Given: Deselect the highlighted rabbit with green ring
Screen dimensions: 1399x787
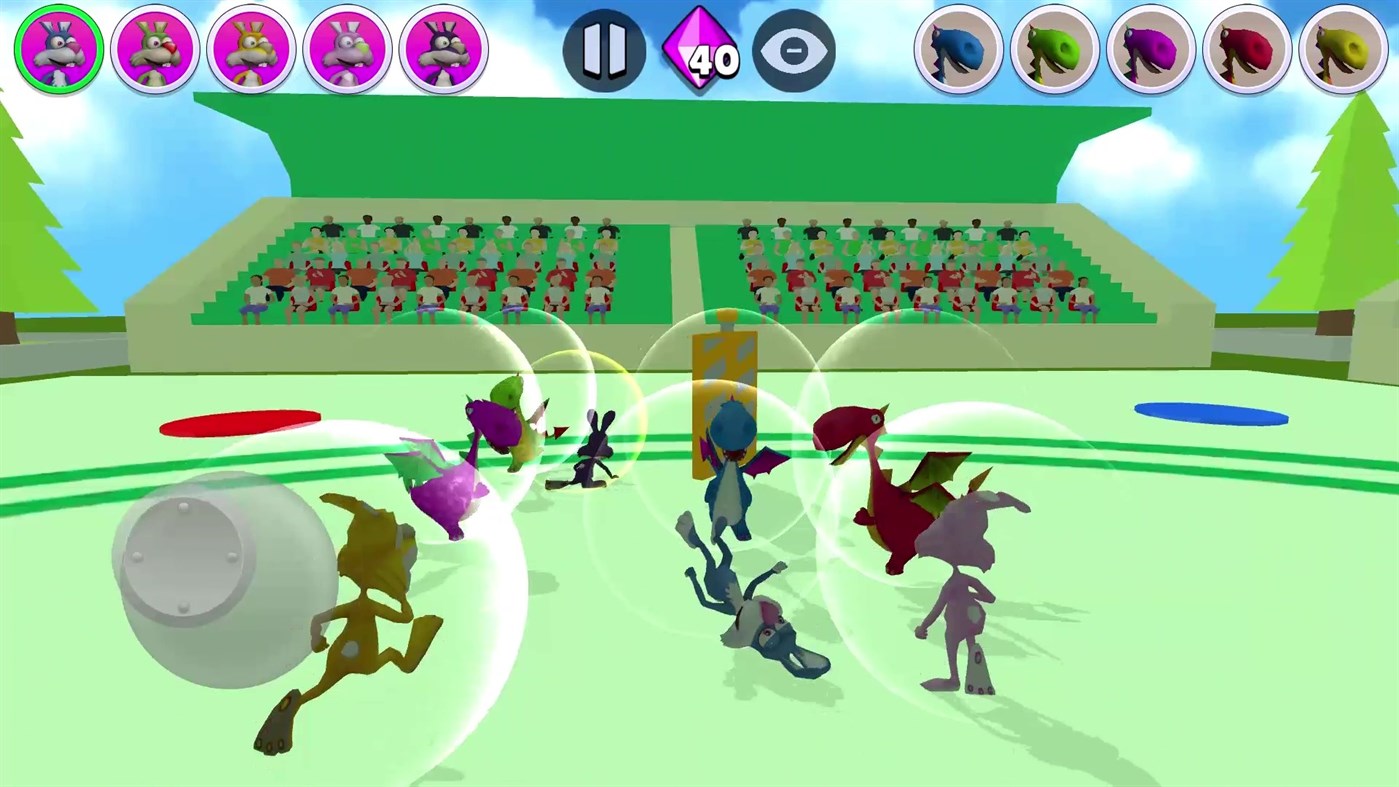Looking at the screenshot, I should pyautogui.click(x=59, y=48).
